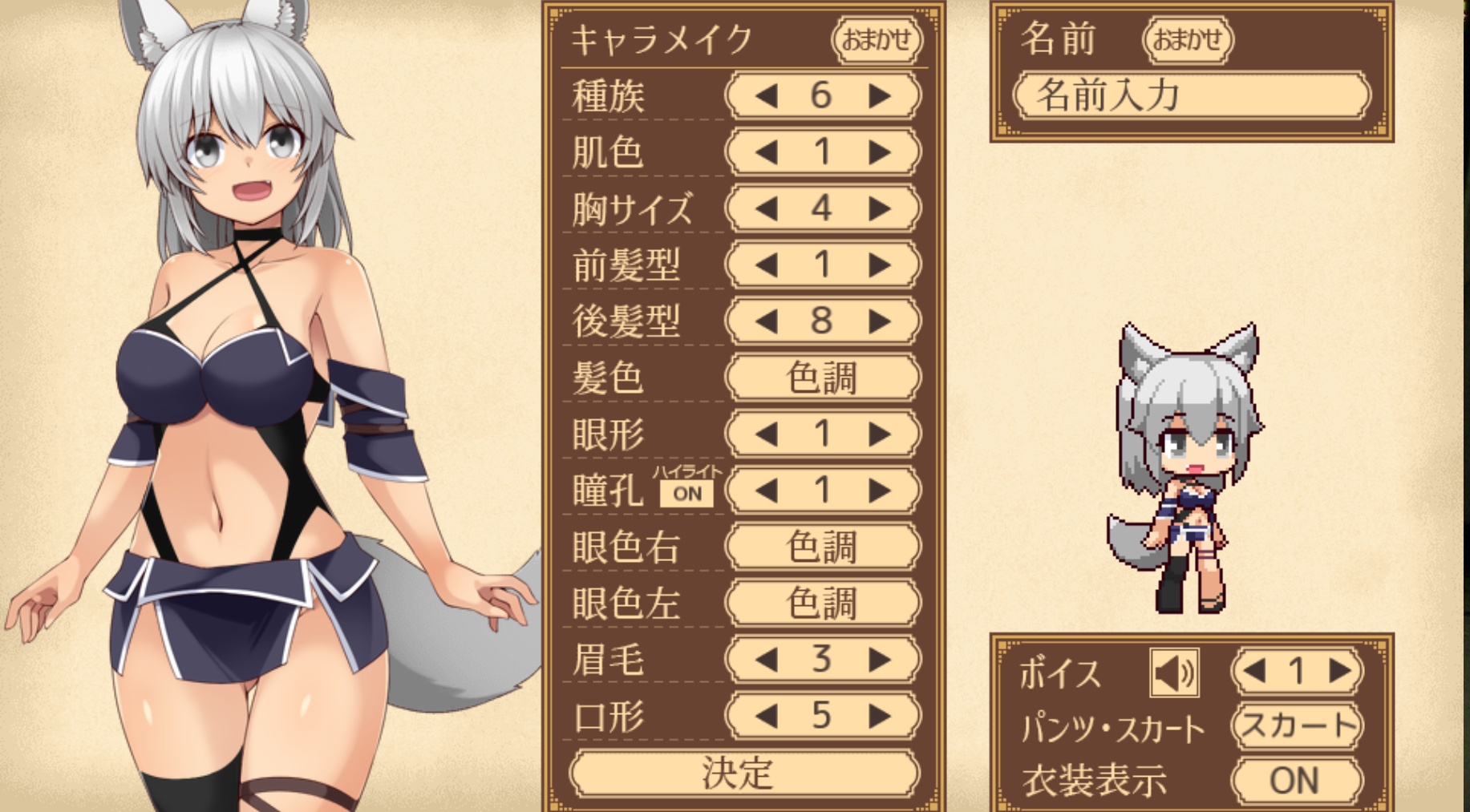Randomize the name with 名前 おまかせ
This screenshot has width=1470, height=812.
coord(1187,39)
